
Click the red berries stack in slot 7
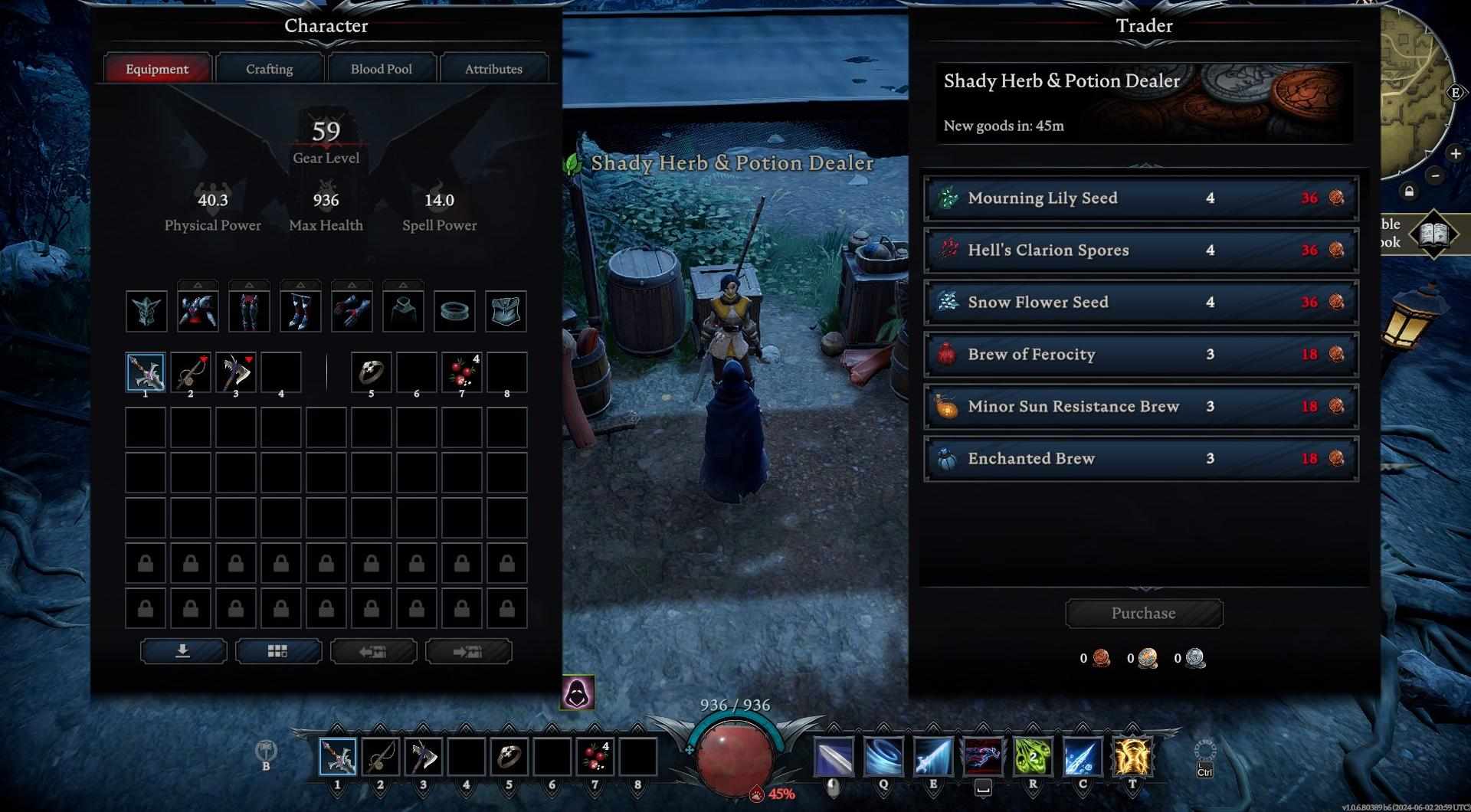coord(462,372)
